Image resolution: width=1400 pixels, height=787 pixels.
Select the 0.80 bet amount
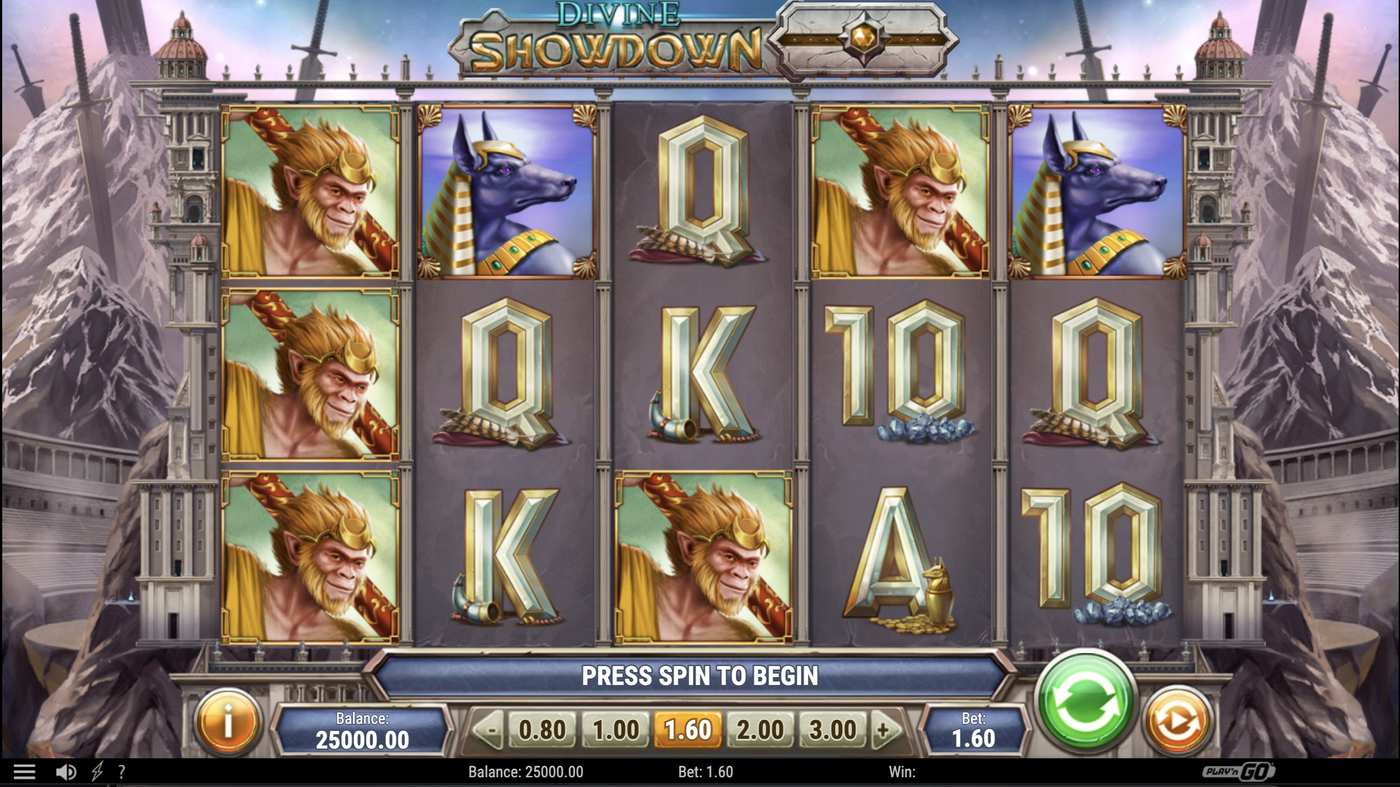[541, 729]
